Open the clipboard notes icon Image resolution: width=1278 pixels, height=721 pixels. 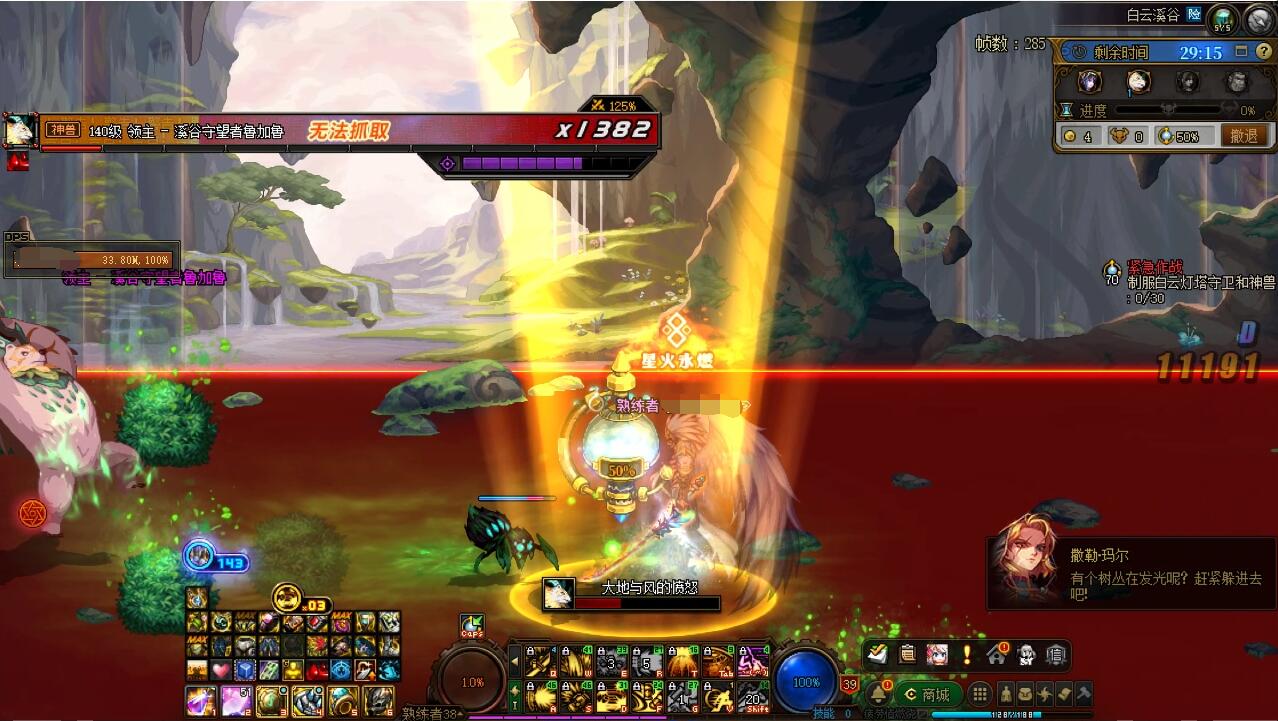(x=908, y=655)
